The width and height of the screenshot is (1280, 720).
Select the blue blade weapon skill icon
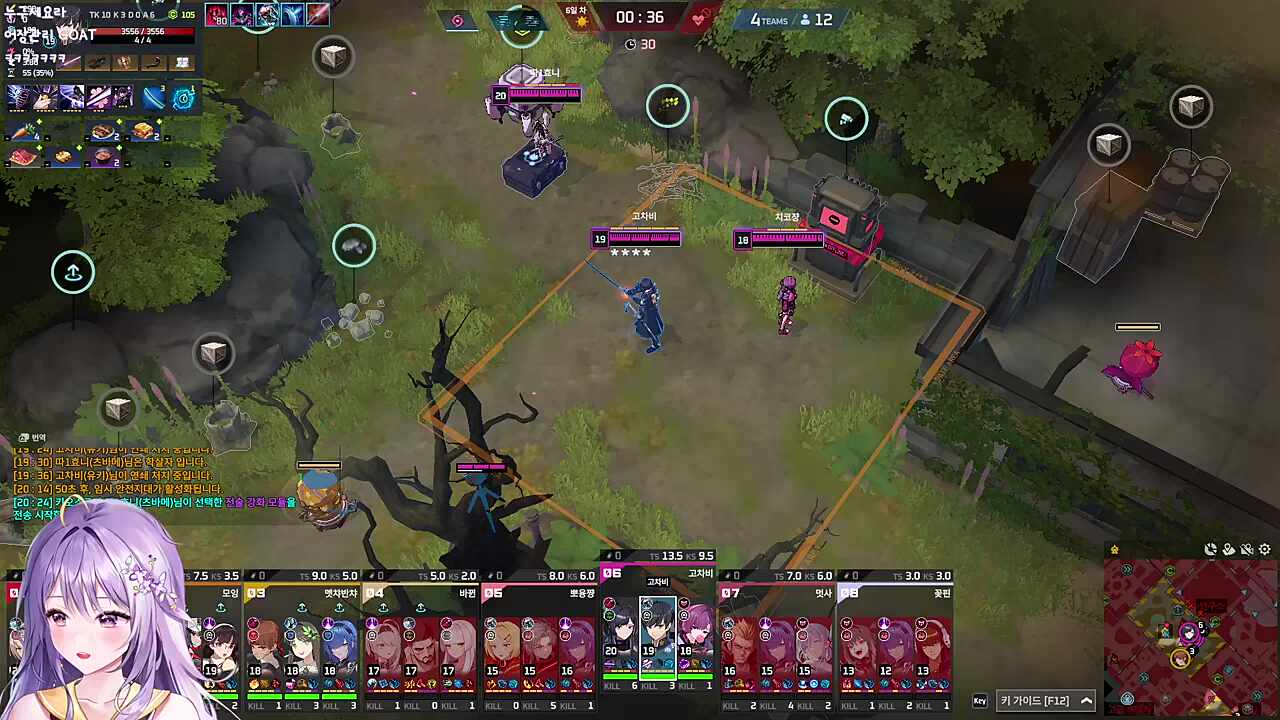(153, 97)
